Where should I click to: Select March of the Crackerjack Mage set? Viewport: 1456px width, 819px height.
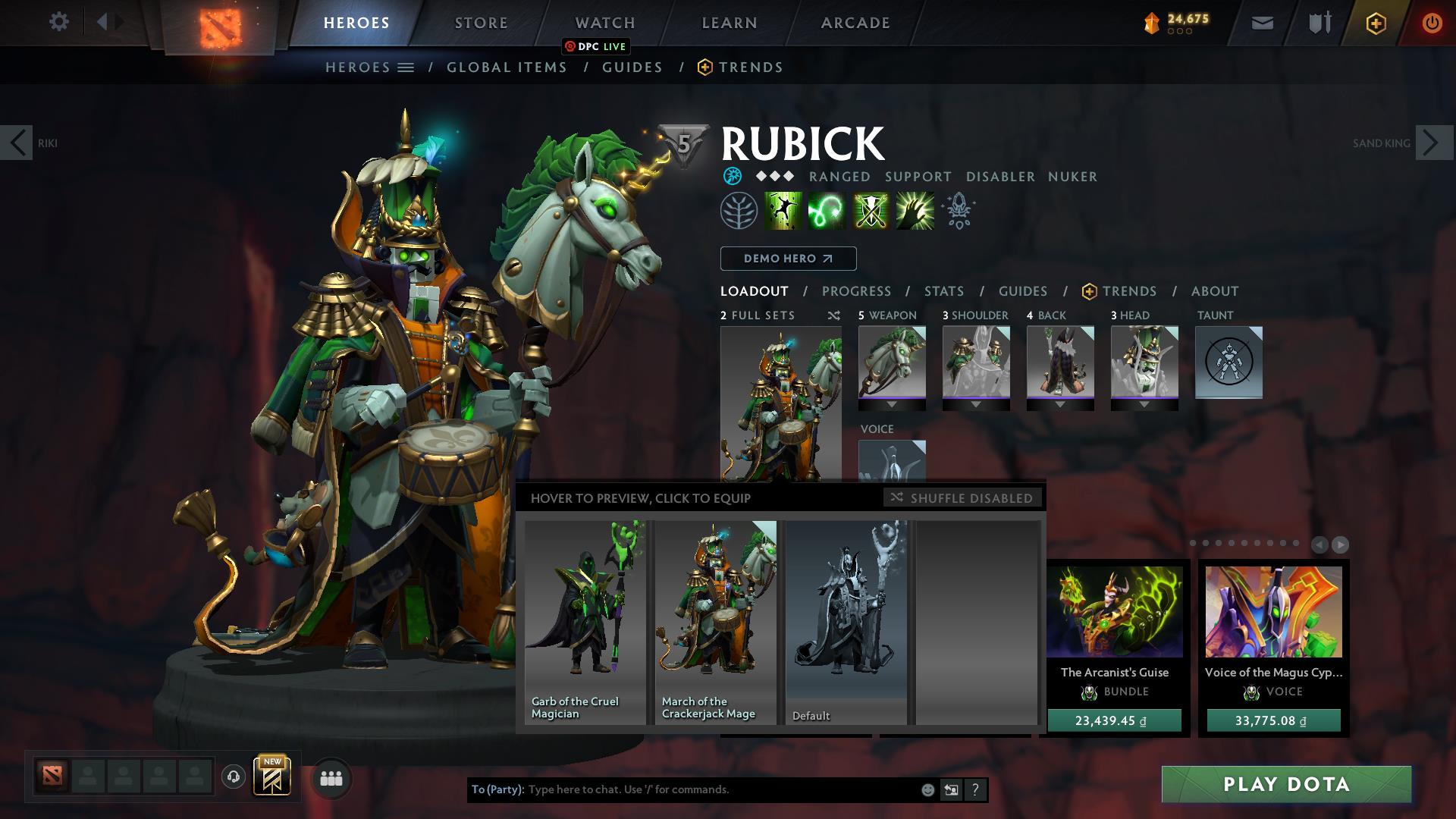pyautogui.click(x=715, y=622)
